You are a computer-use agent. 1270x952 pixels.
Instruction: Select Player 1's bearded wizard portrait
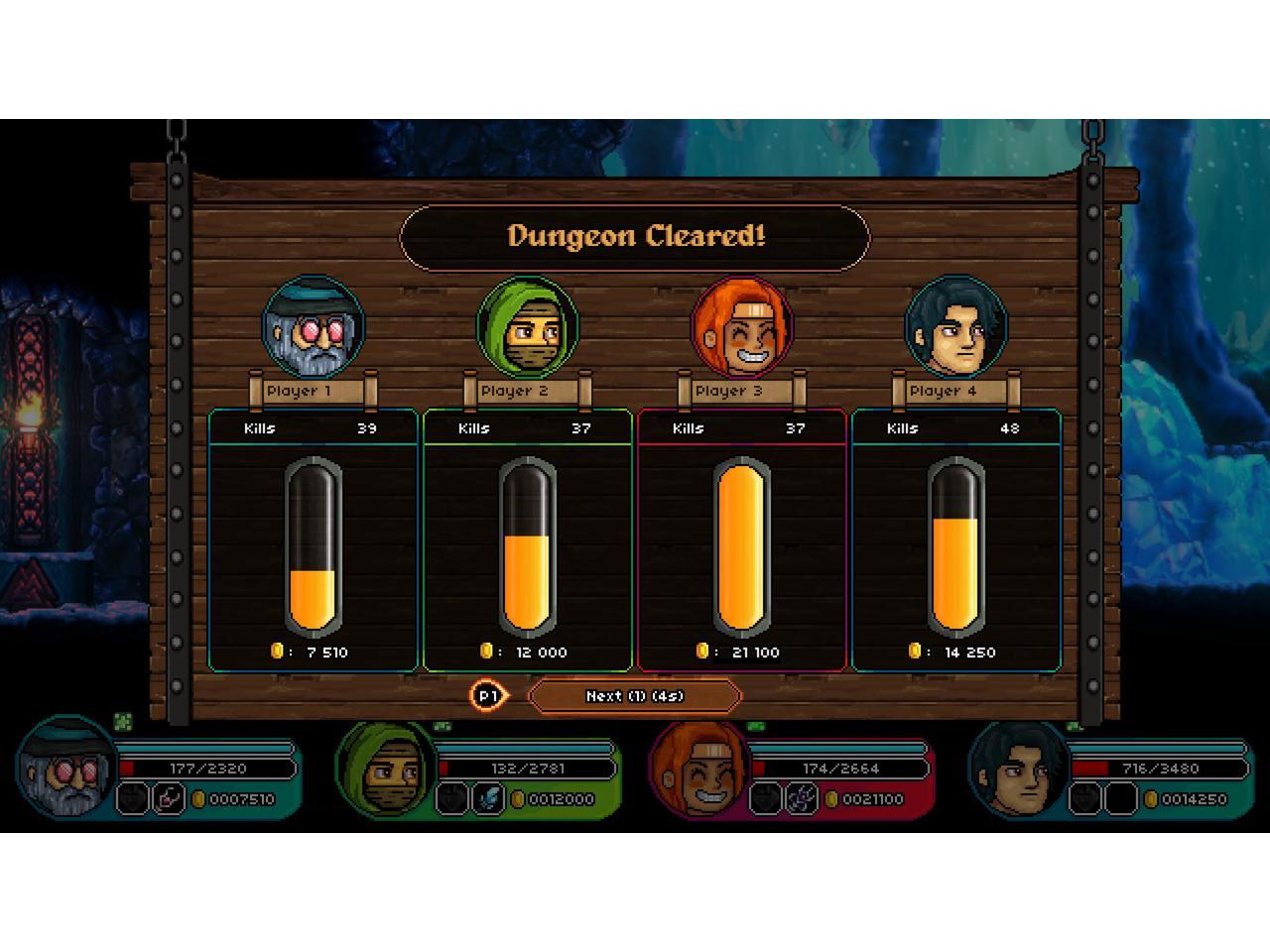pos(314,328)
